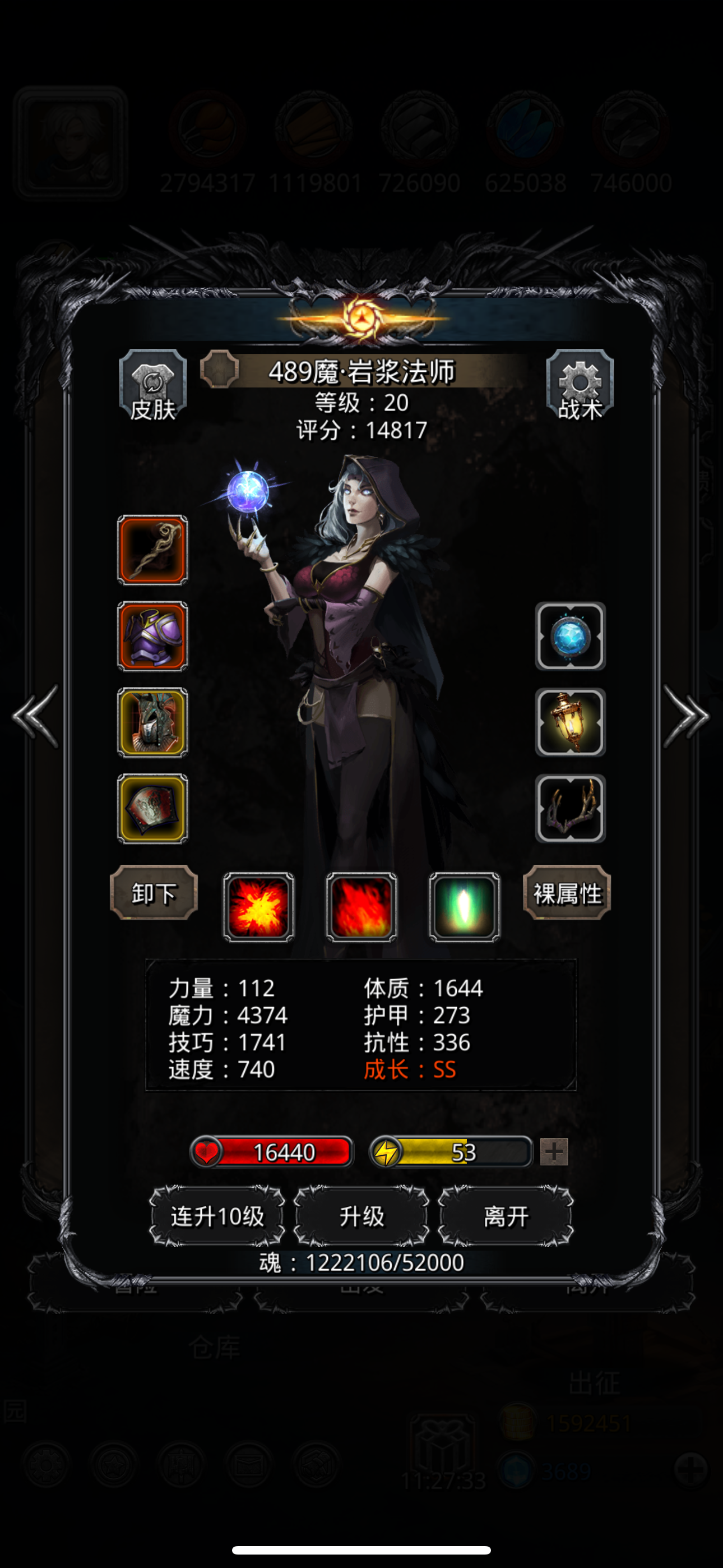Open the purple armor equipment slot
Screen dimensions: 723x1568
[151, 637]
